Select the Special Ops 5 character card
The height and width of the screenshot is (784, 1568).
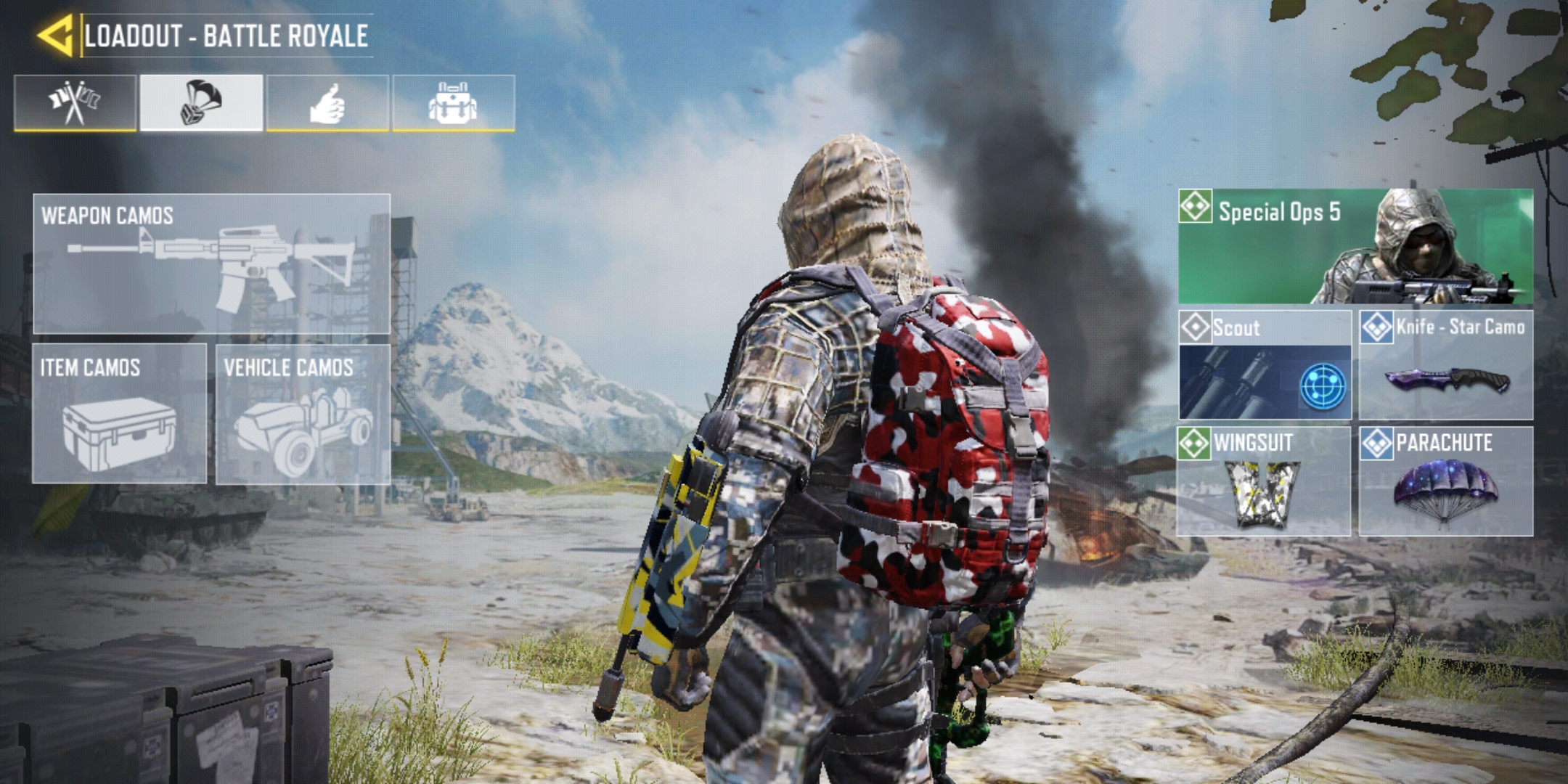(x=1355, y=246)
